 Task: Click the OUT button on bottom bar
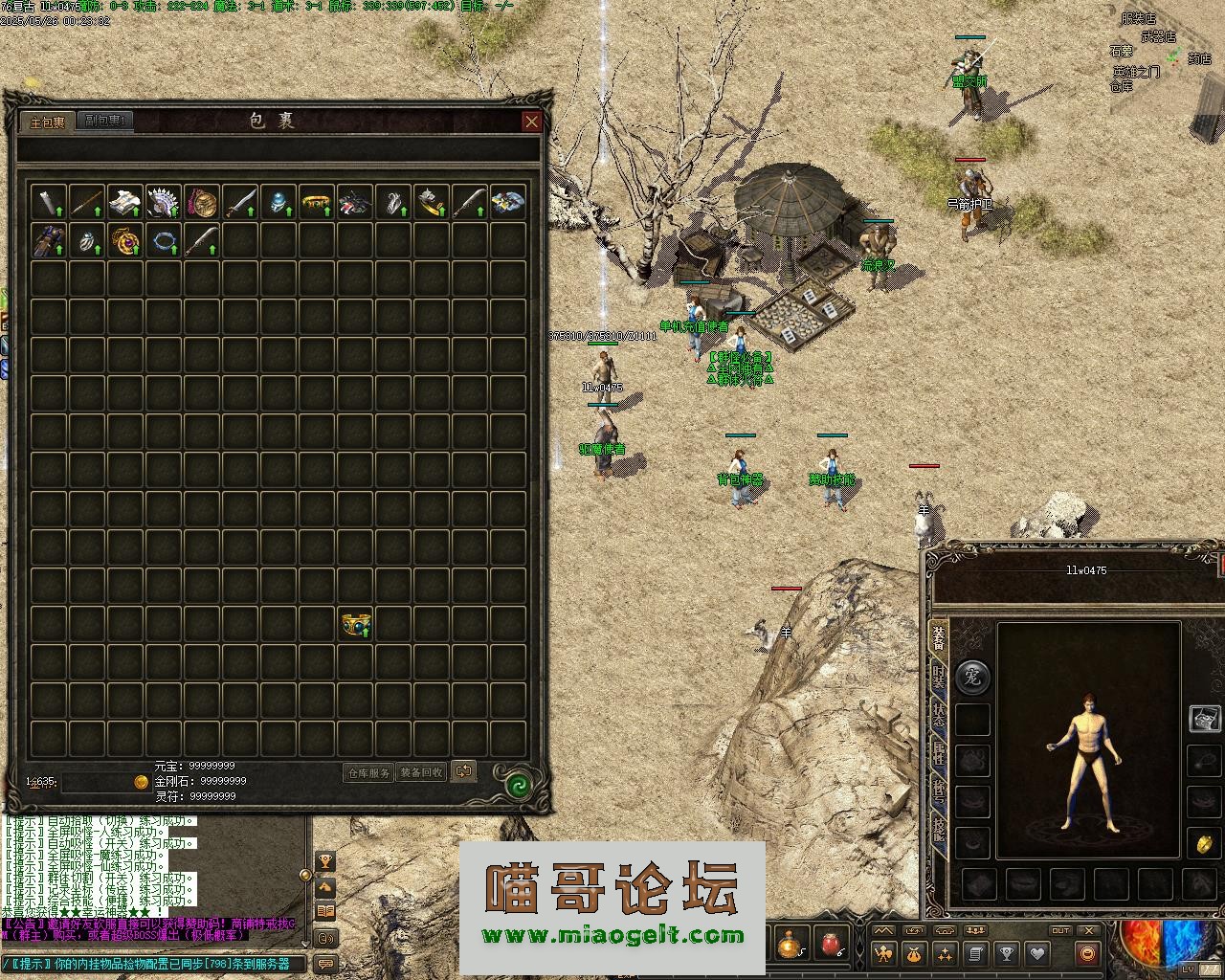1060,930
